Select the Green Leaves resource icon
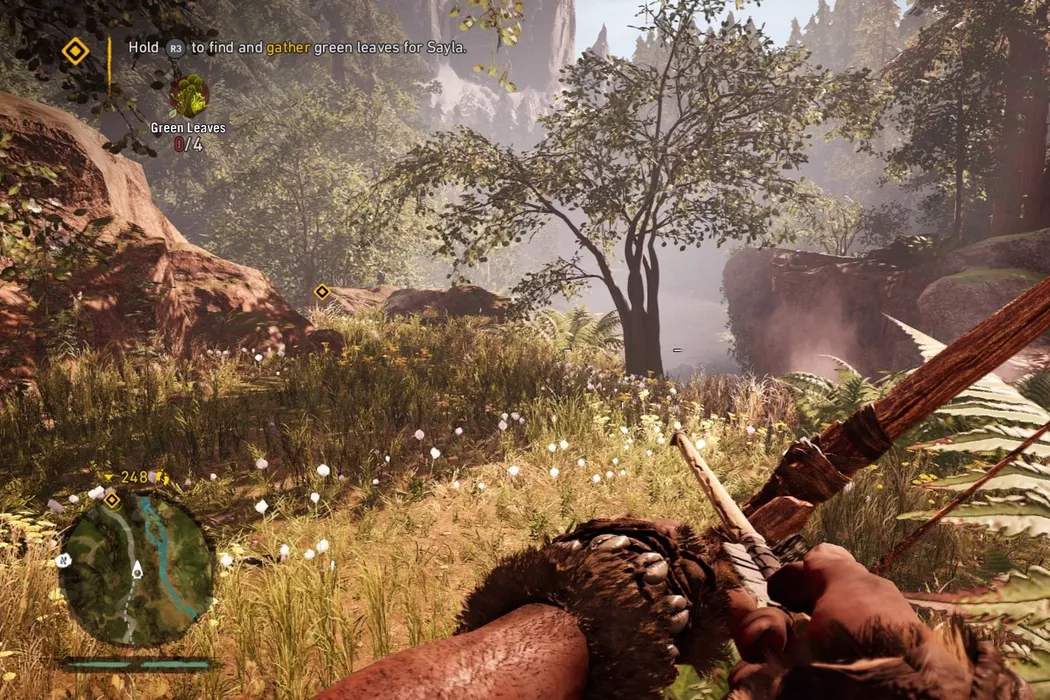The width and height of the screenshot is (1050, 700). [x=188, y=96]
